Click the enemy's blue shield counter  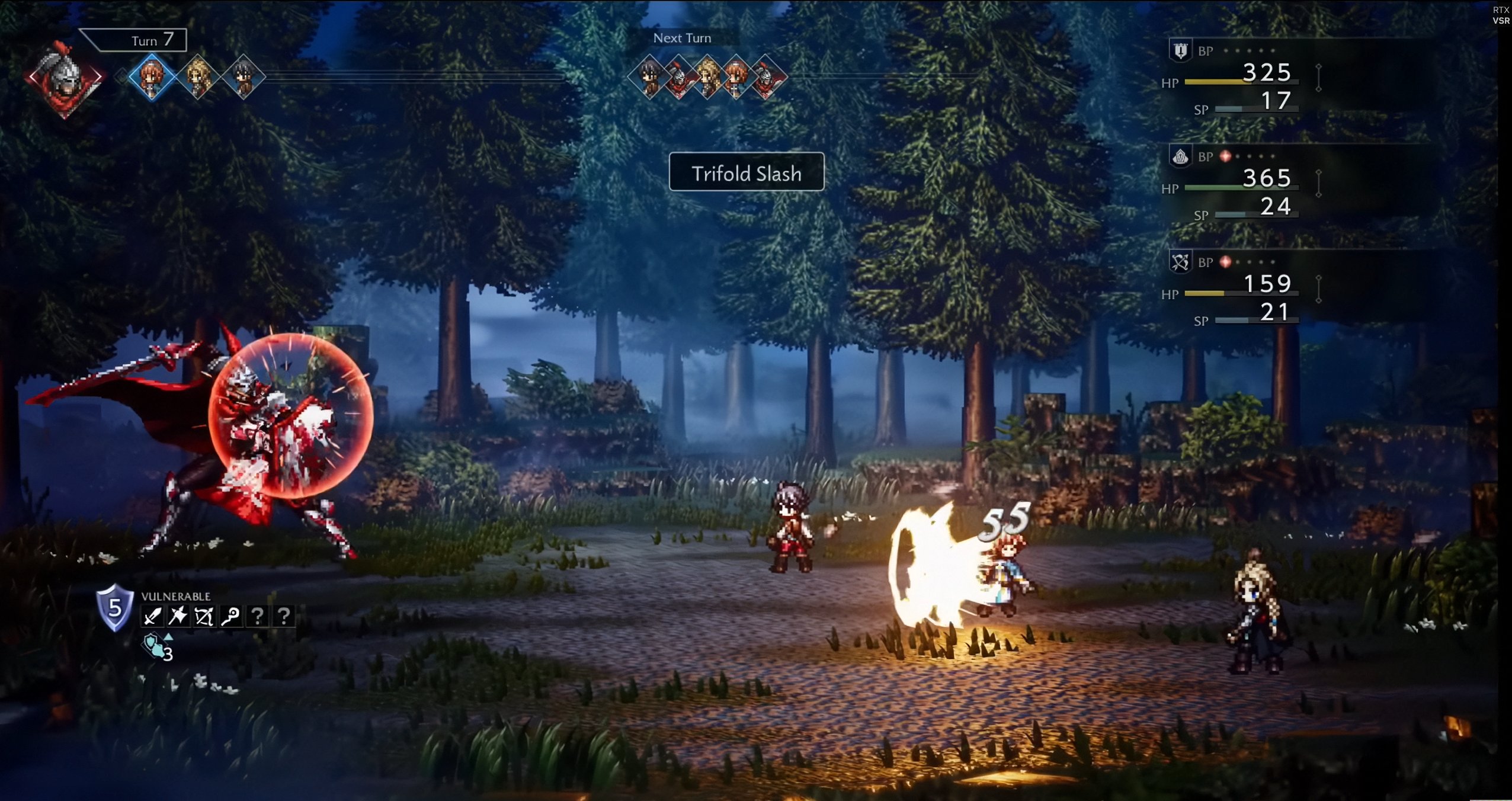[x=114, y=607]
